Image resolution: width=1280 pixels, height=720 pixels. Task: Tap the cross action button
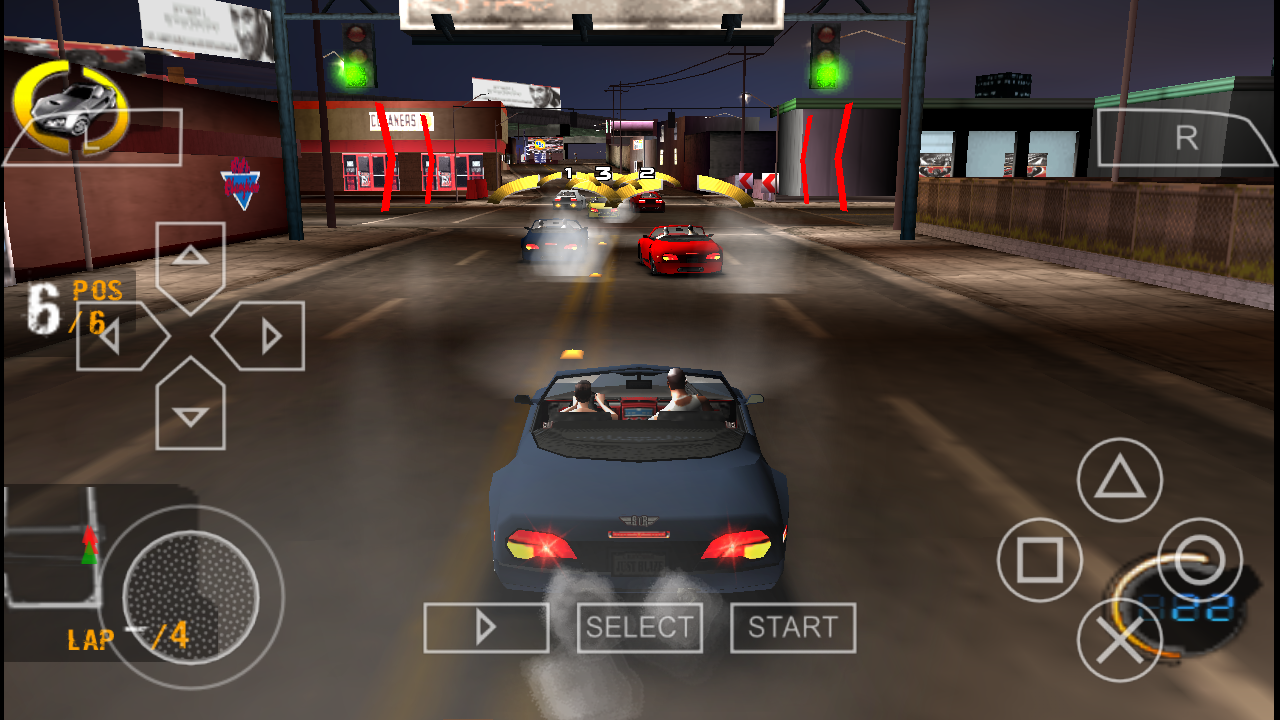point(1119,640)
